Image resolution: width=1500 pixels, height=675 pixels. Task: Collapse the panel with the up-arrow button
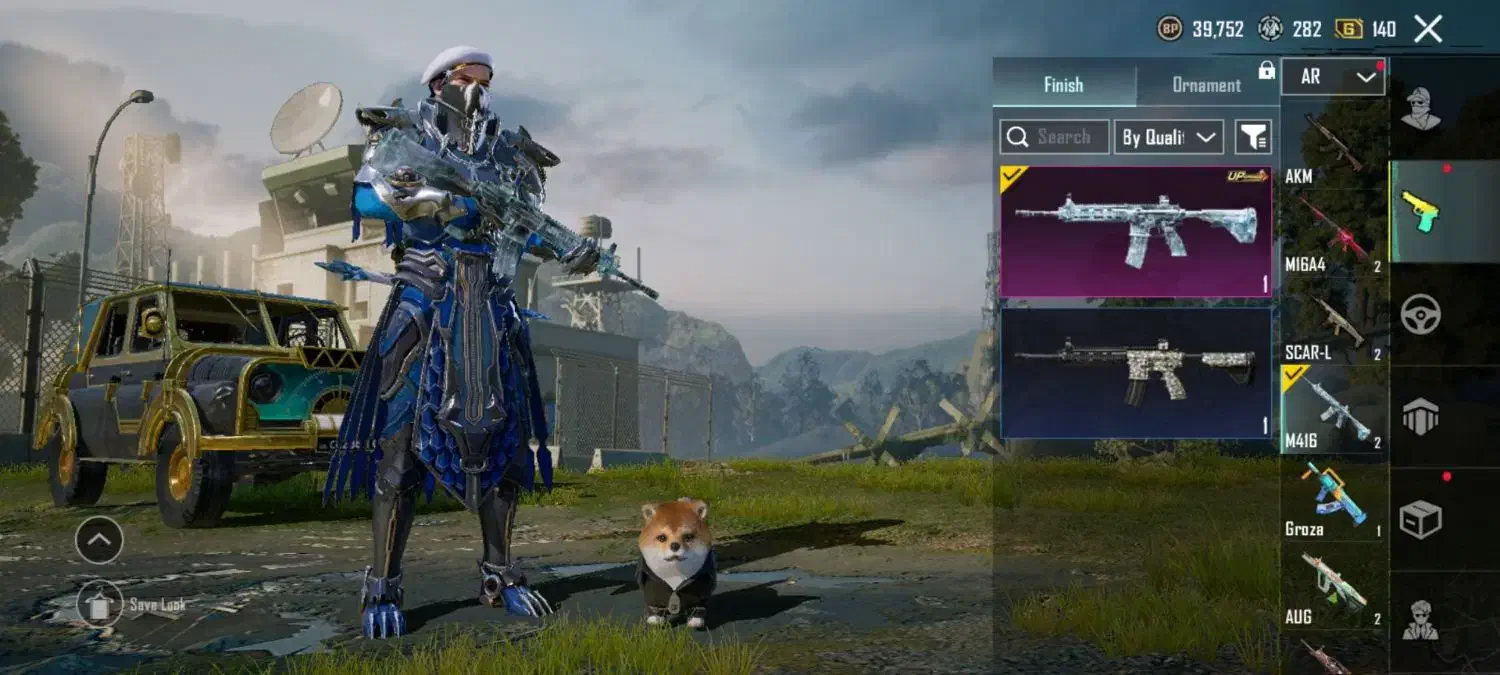pyautogui.click(x=100, y=541)
